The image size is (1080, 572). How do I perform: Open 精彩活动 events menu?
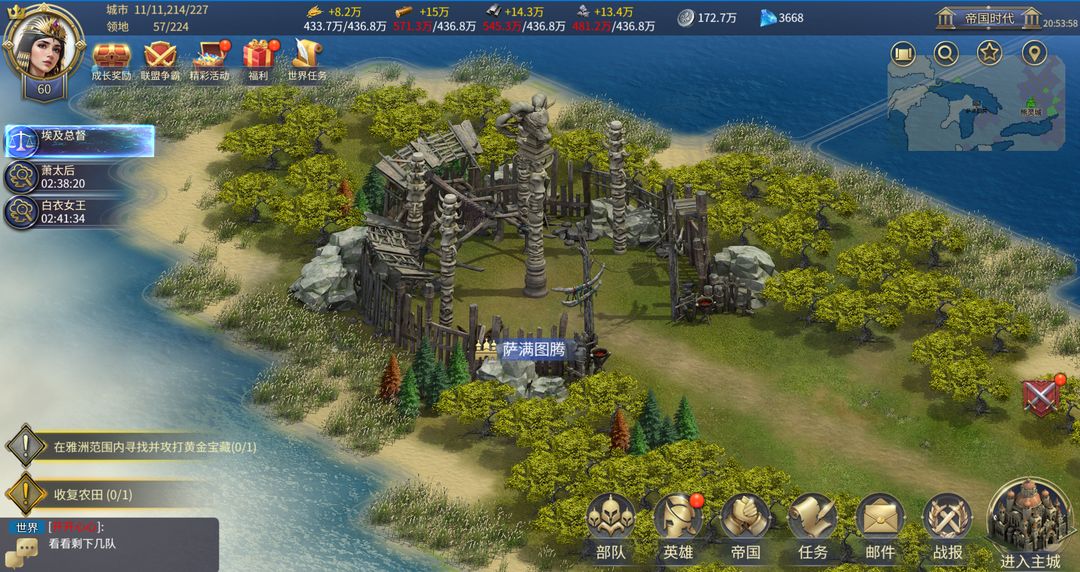click(210, 58)
